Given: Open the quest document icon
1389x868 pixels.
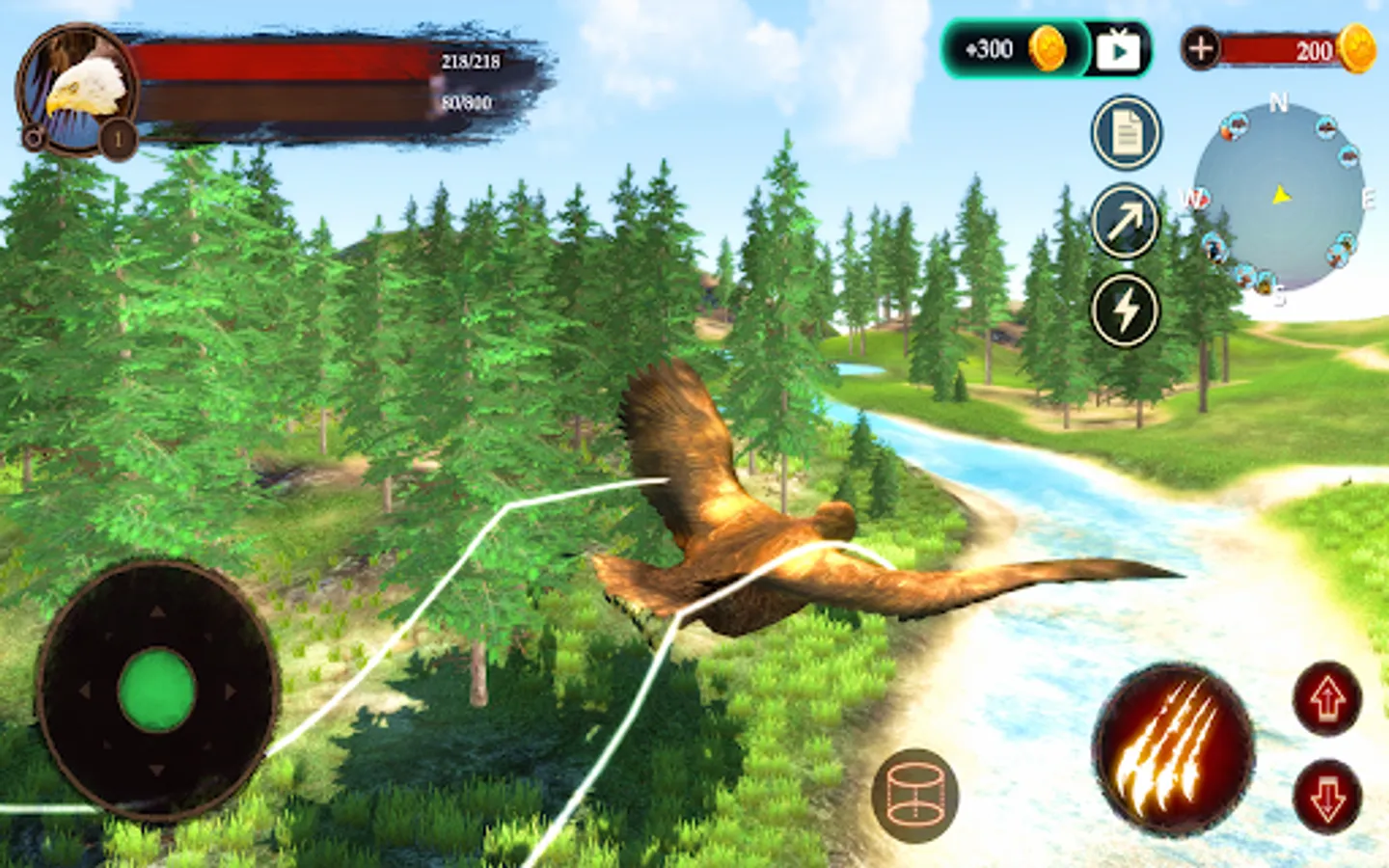Looking at the screenshot, I should [x=1126, y=133].
